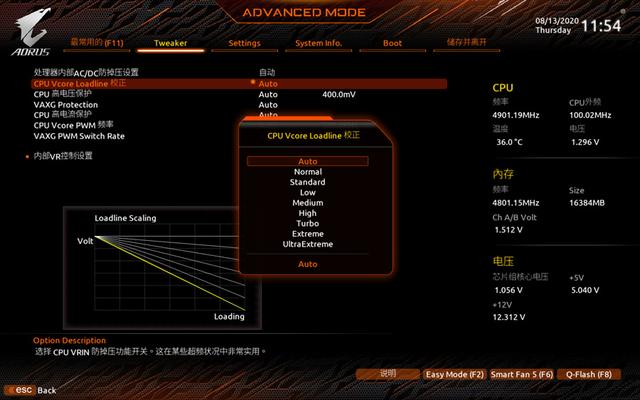The height and width of the screenshot is (400, 640).
Task: Pick the Normal loadline option
Action: tap(308, 172)
